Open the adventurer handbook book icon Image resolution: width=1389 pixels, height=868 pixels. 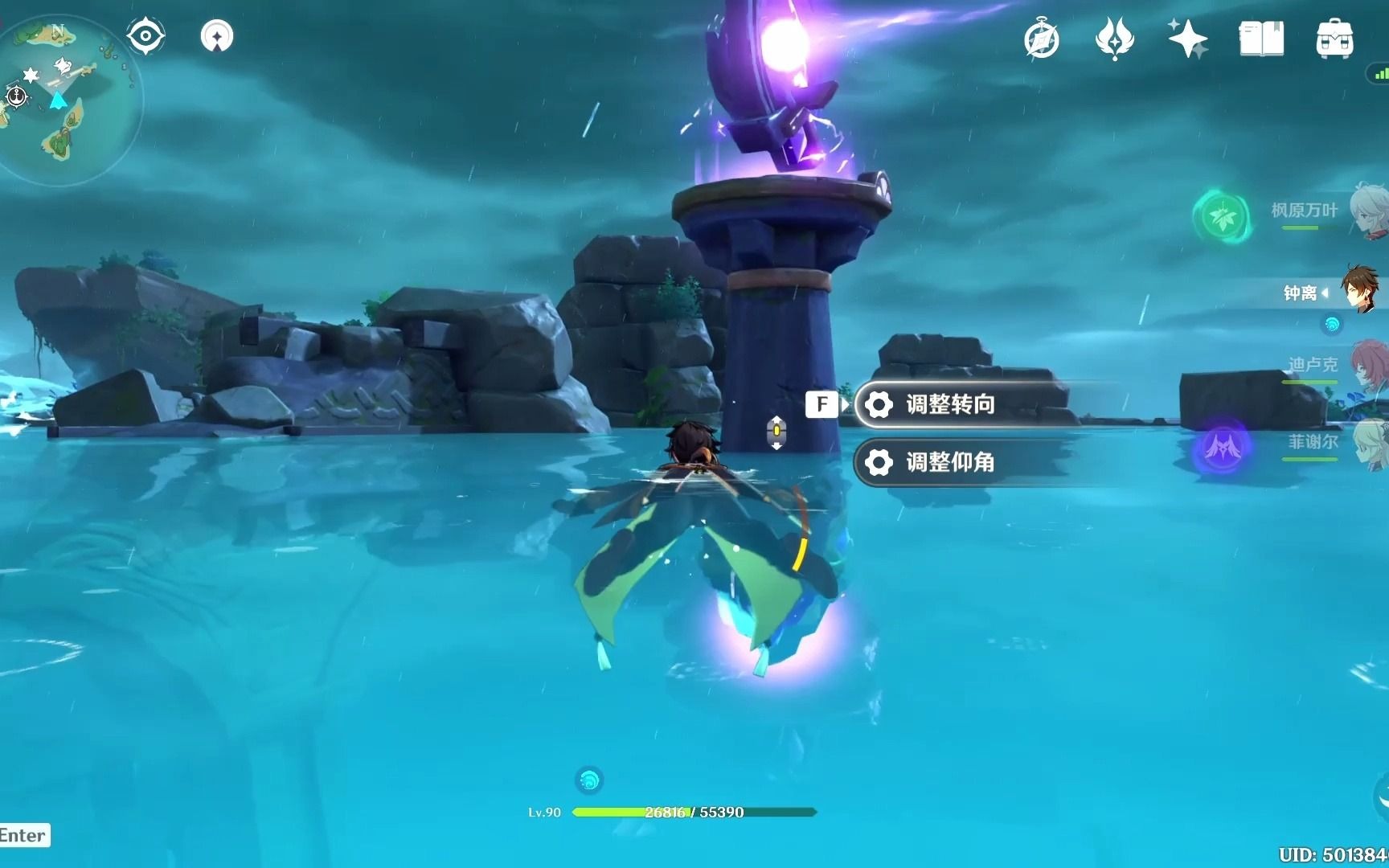tap(1261, 39)
